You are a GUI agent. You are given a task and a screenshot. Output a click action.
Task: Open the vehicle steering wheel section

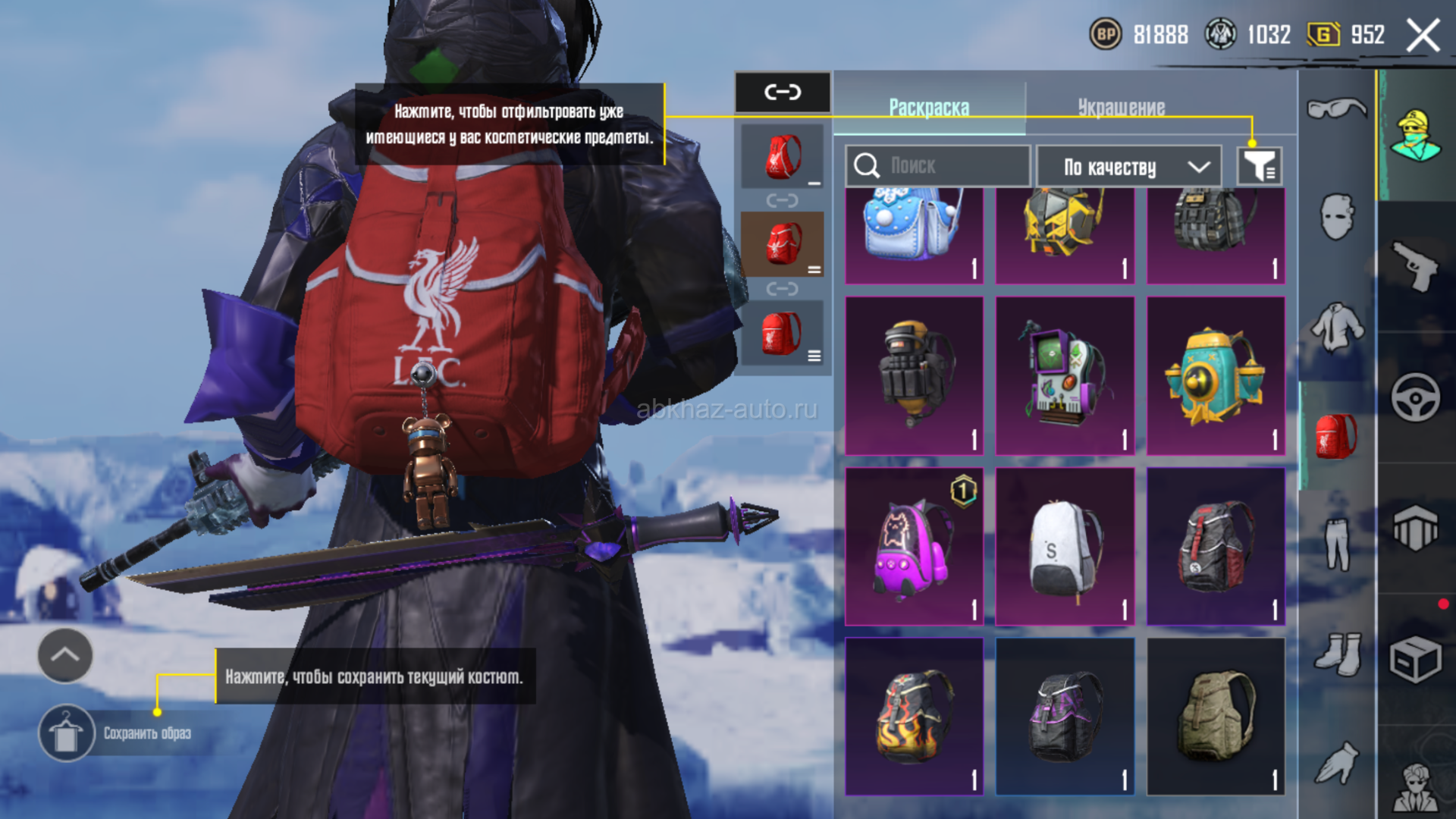1415,397
